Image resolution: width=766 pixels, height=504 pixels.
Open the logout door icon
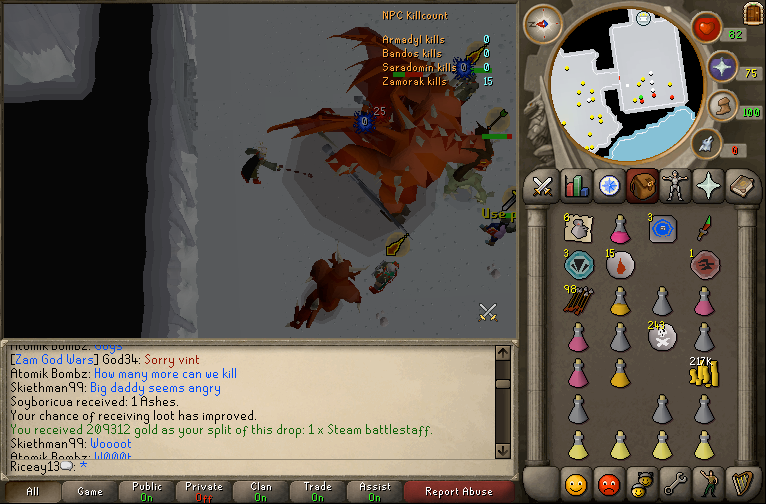pyautogui.click(x=752, y=13)
